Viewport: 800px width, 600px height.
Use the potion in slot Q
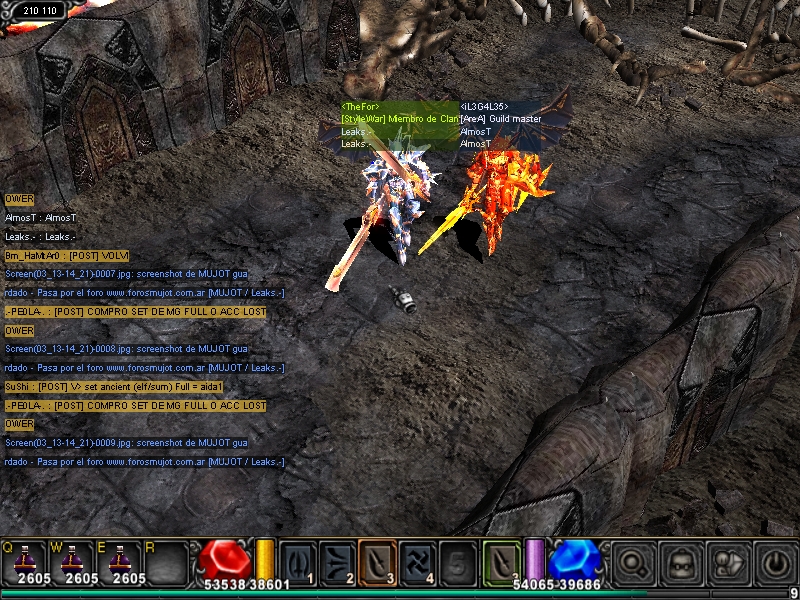(25, 560)
